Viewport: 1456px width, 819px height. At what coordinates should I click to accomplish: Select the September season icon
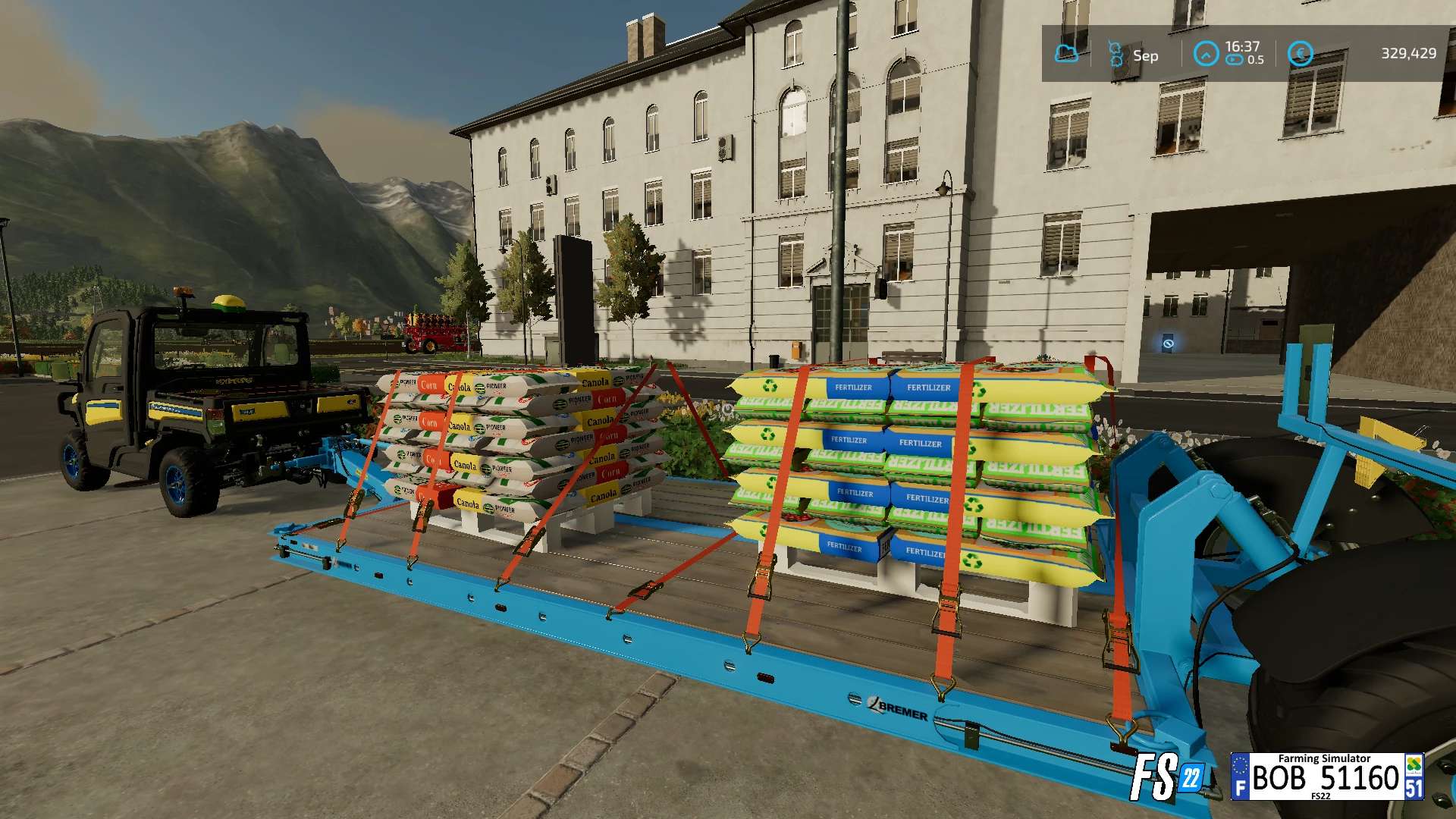1116,54
